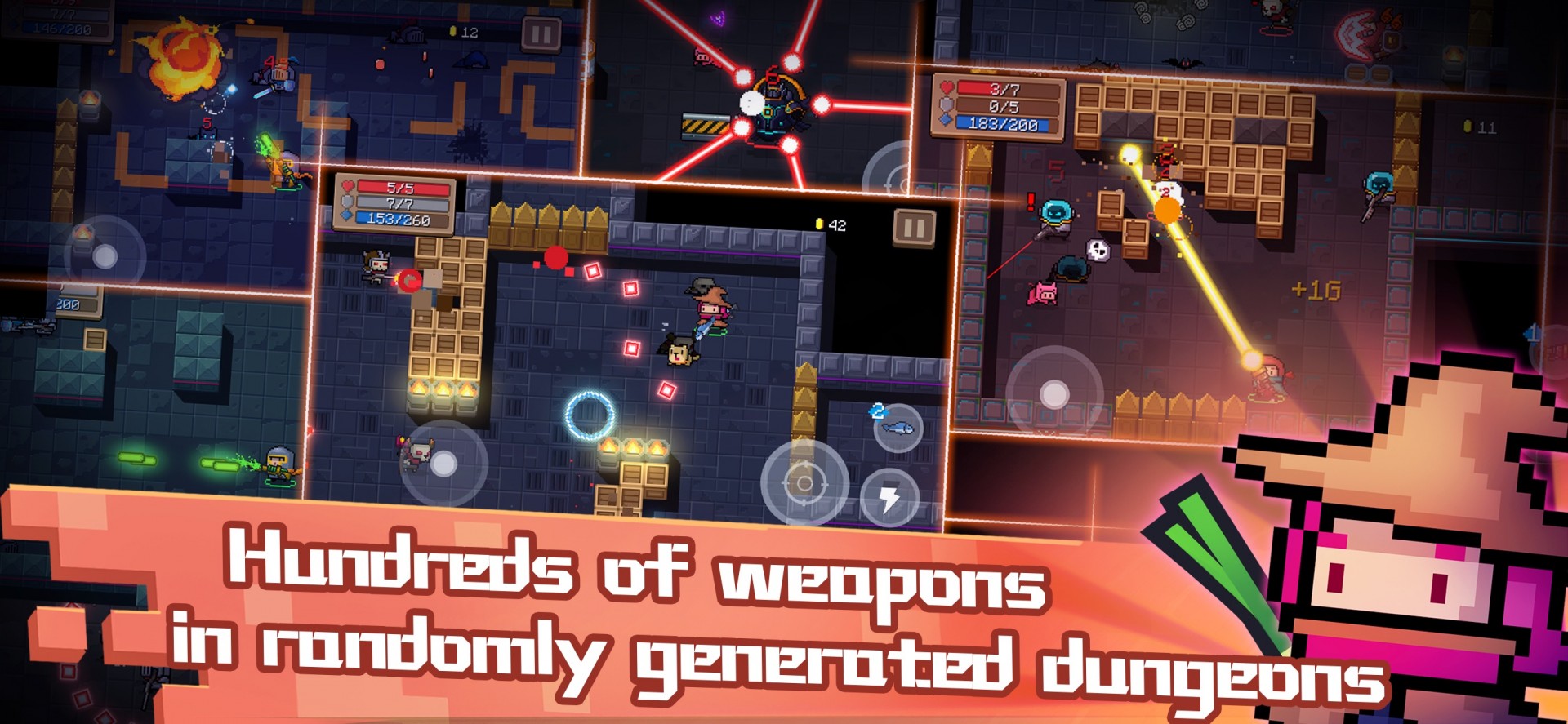The image size is (1568, 724).
Task: Tap the ghost mask enemy sprite
Action: click(1098, 249)
